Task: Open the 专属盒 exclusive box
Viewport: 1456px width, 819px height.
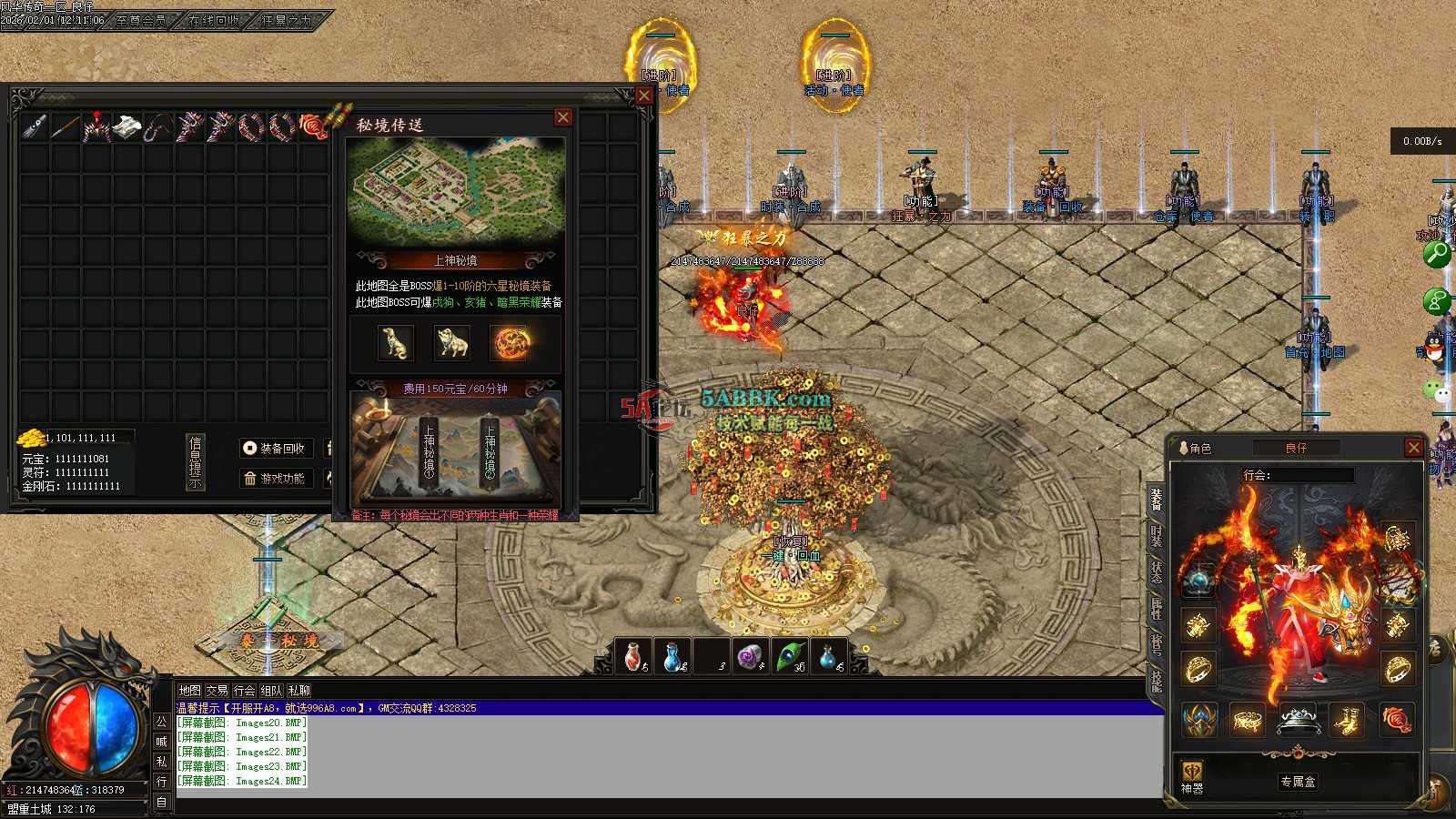Action: pos(1298,782)
